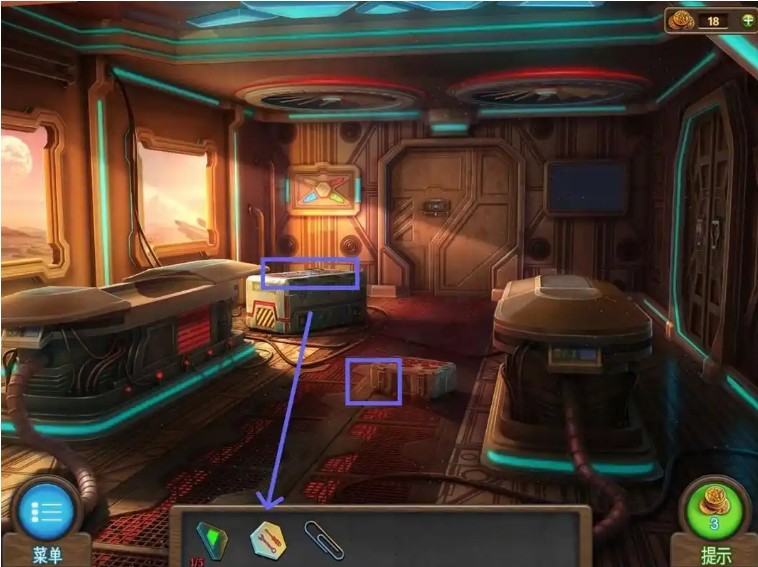Pick the paperclip from the inventory

pyautogui.click(x=323, y=540)
